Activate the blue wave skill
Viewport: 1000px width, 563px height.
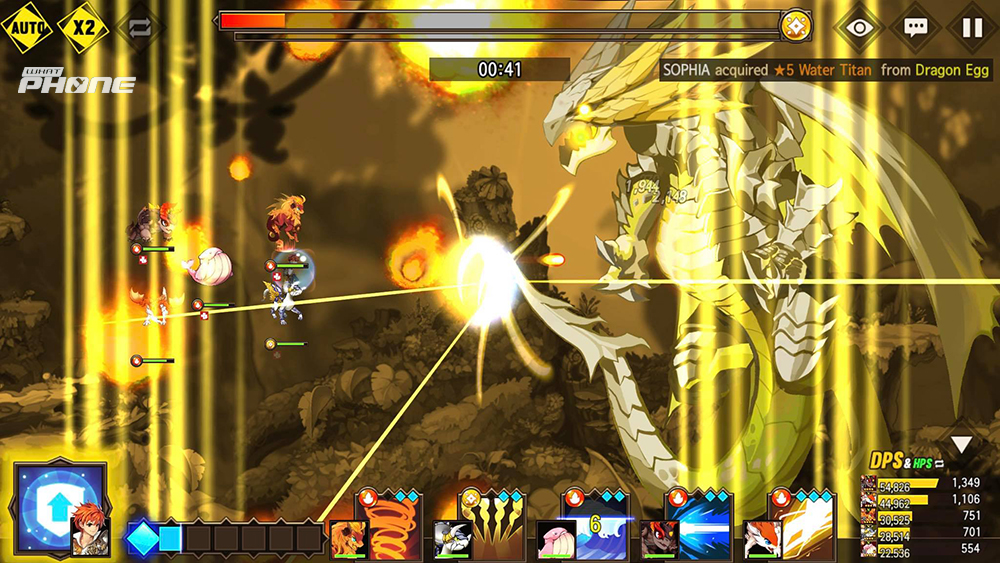point(598,525)
